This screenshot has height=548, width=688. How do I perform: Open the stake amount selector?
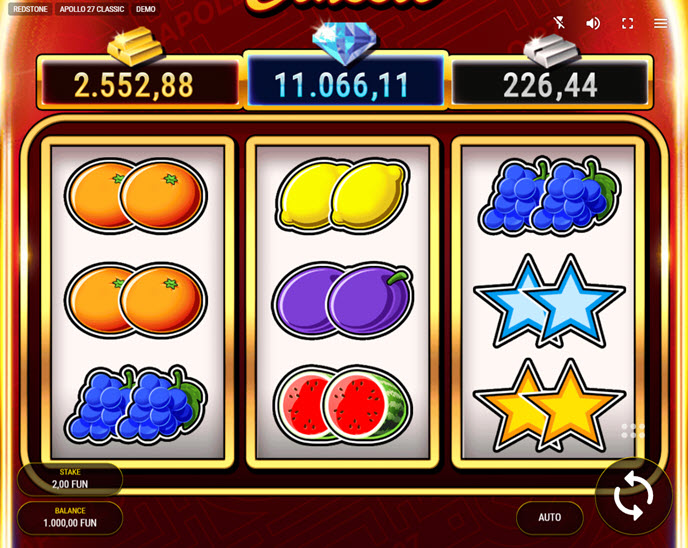(70, 479)
